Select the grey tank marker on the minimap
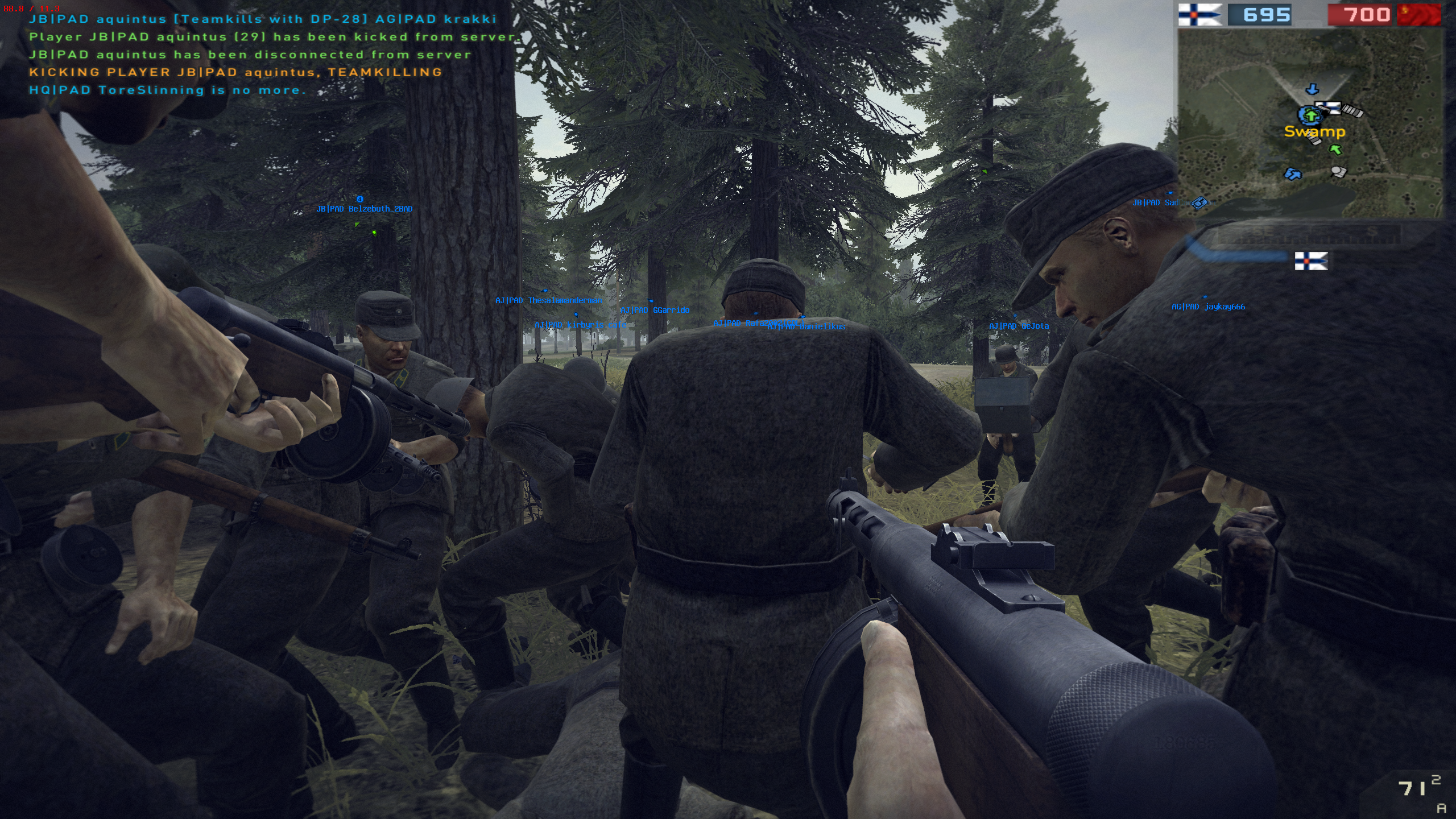Screen dimensions: 1456x819 click(x=1338, y=171)
